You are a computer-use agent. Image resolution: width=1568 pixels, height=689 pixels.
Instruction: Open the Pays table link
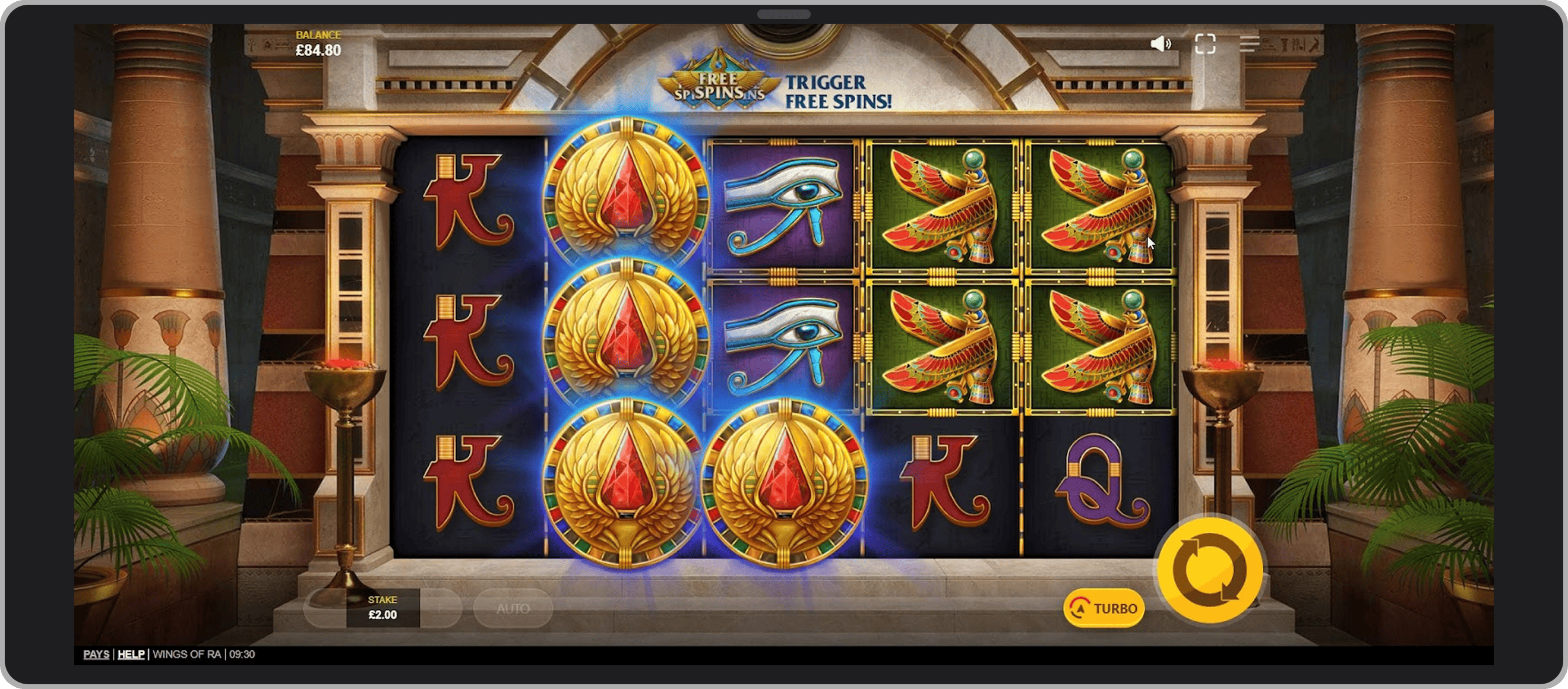(96, 655)
